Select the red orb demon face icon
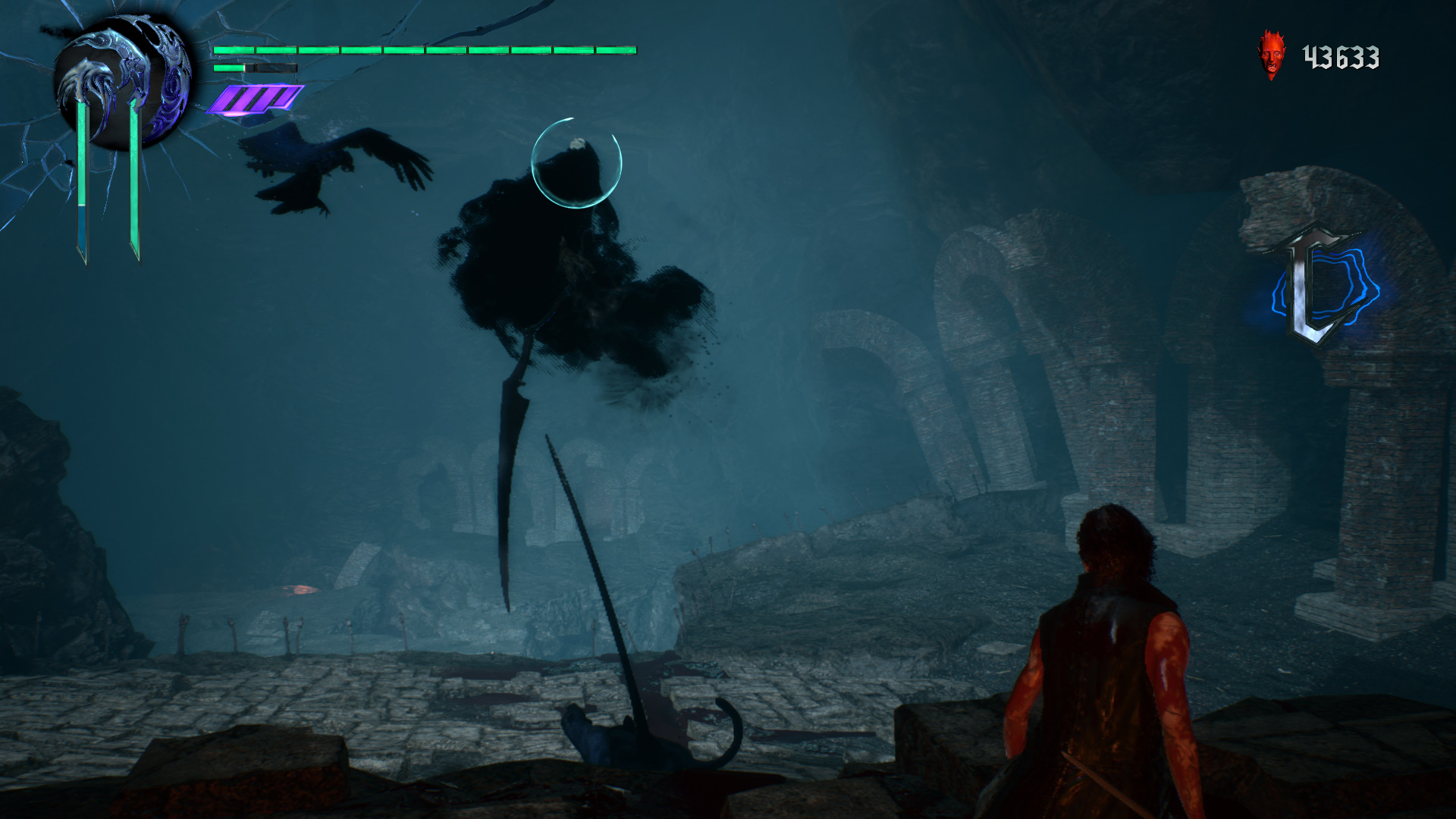Image resolution: width=1456 pixels, height=819 pixels. 1272,55
